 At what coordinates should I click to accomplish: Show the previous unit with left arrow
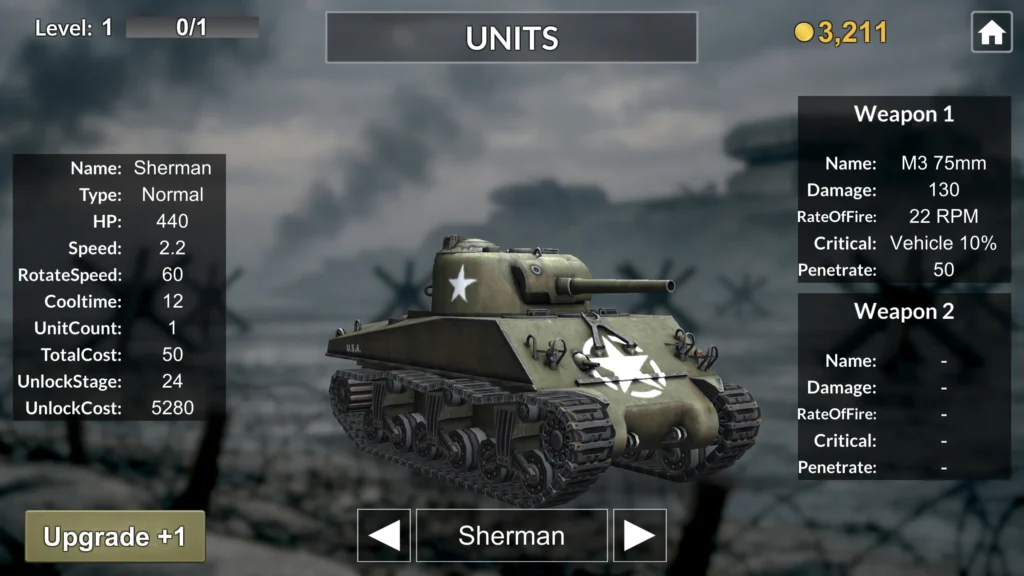click(384, 536)
